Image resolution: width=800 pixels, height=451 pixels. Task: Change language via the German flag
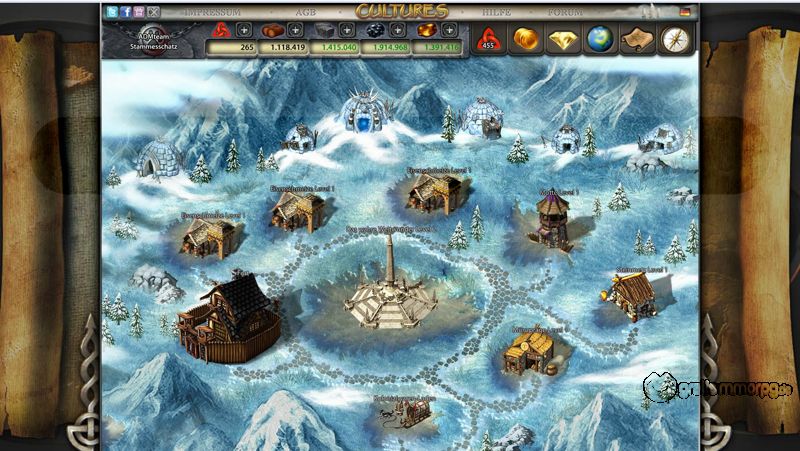click(684, 12)
